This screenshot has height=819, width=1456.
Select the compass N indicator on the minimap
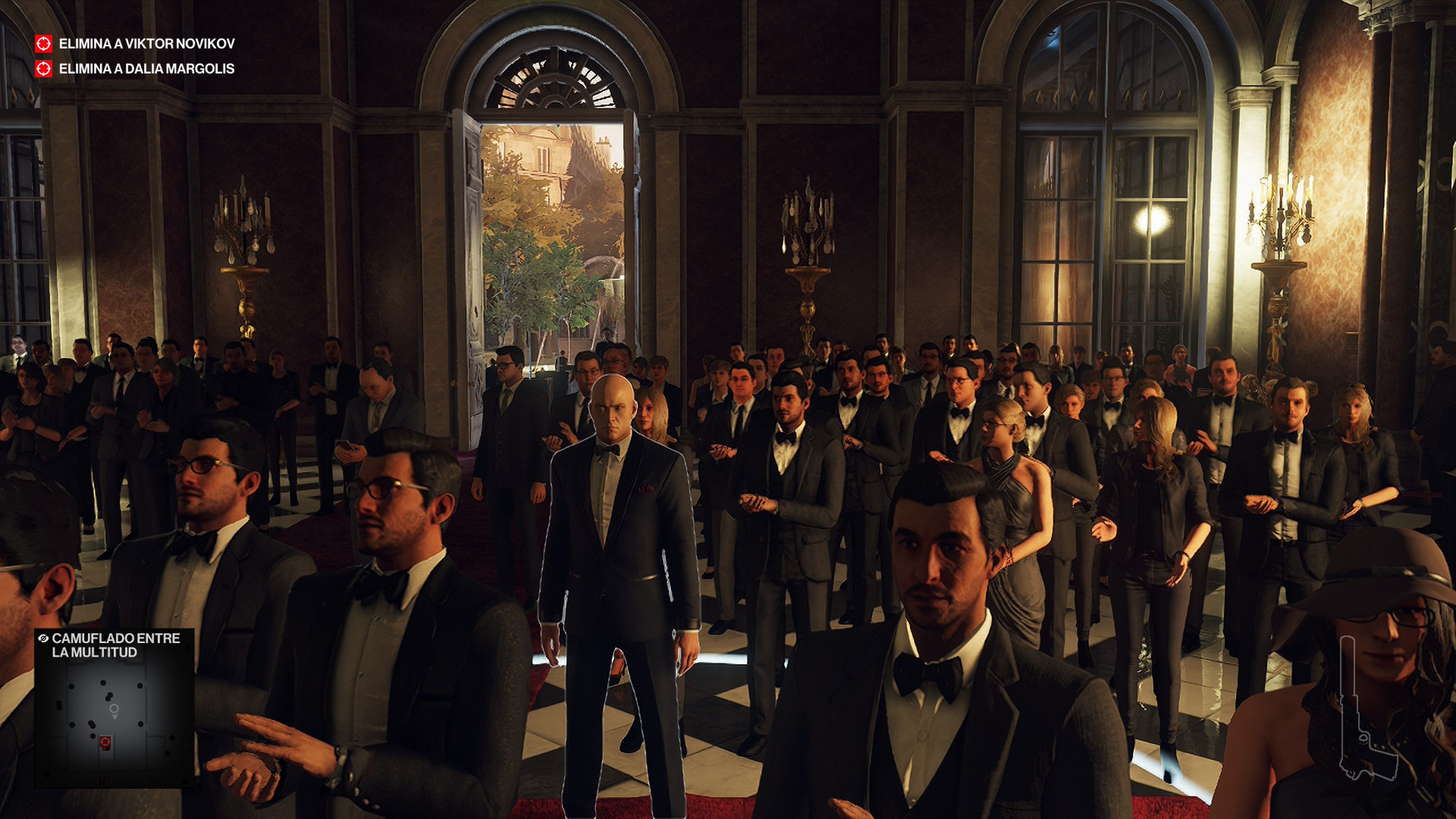(102, 781)
